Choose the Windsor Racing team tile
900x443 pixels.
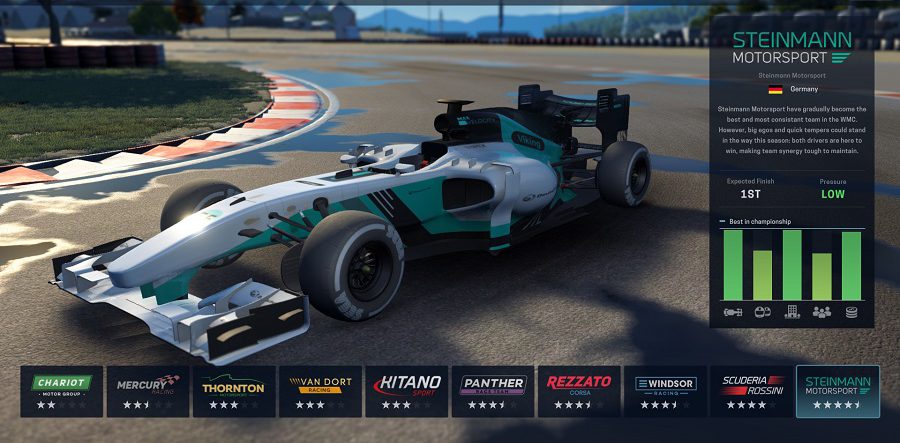coord(665,391)
